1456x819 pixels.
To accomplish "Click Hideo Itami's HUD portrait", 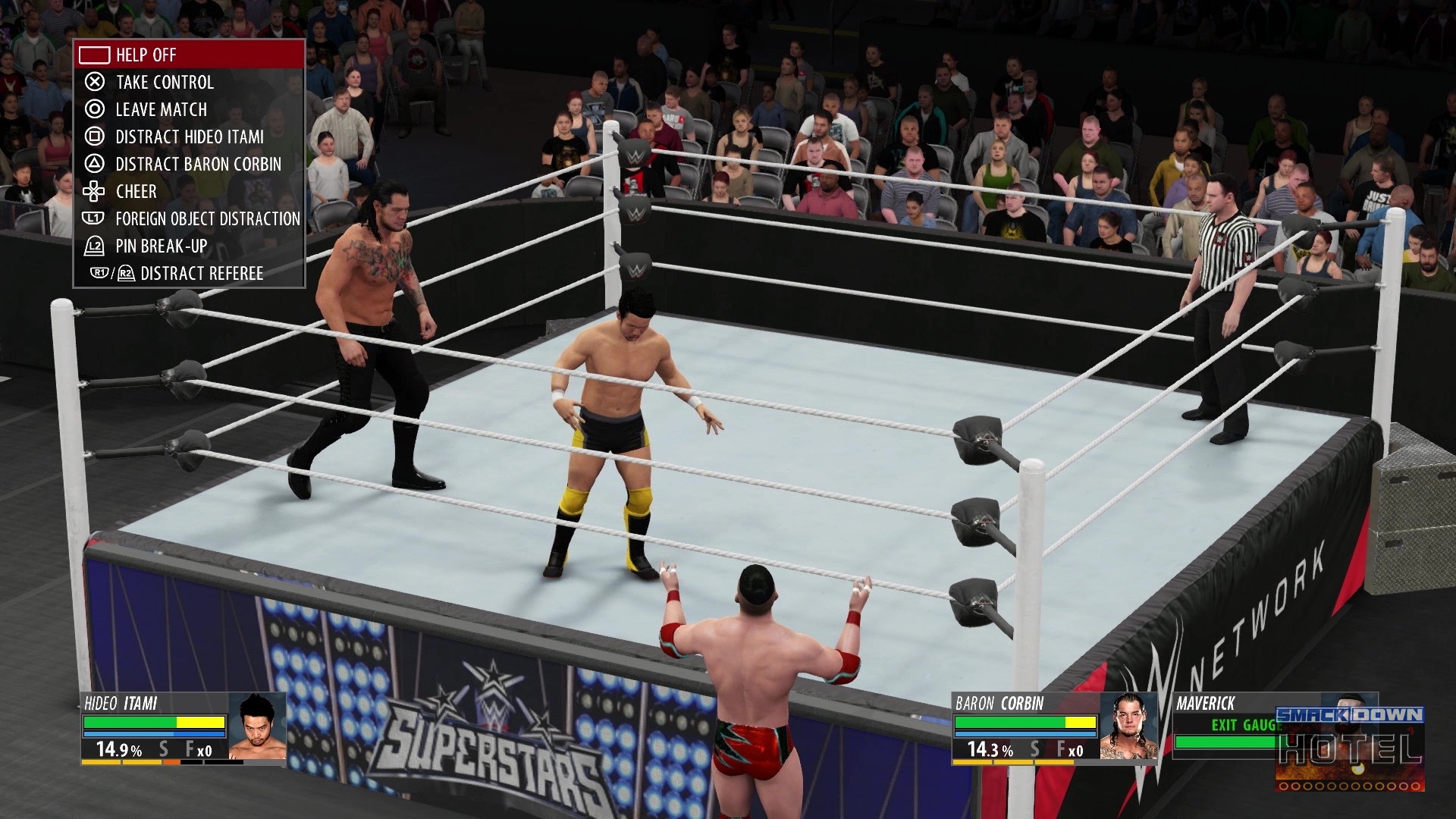I will click(257, 726).
